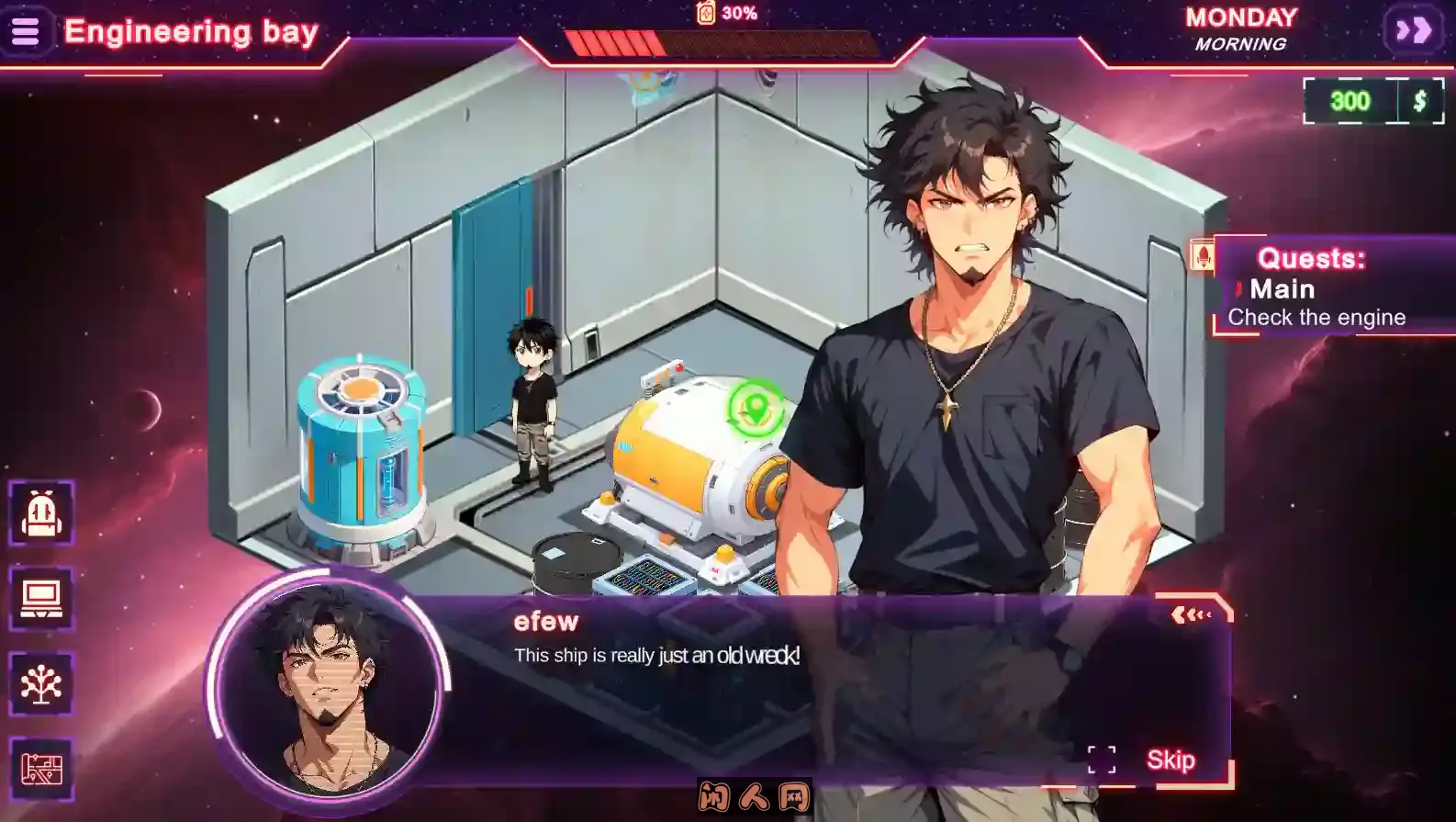
Task: Open the hamburger main menu
Action: point(26,31)
